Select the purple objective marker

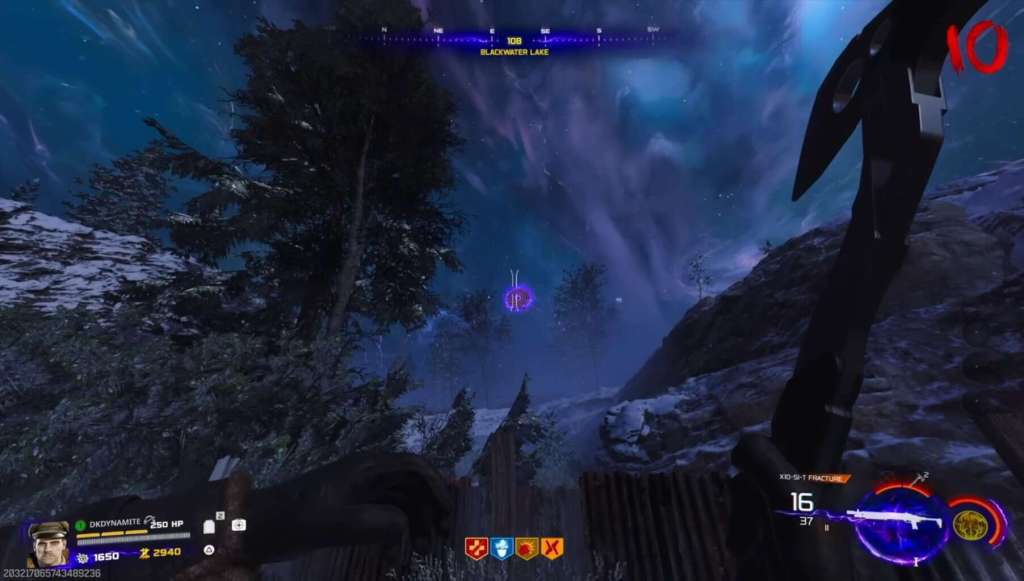coord(518,297)
